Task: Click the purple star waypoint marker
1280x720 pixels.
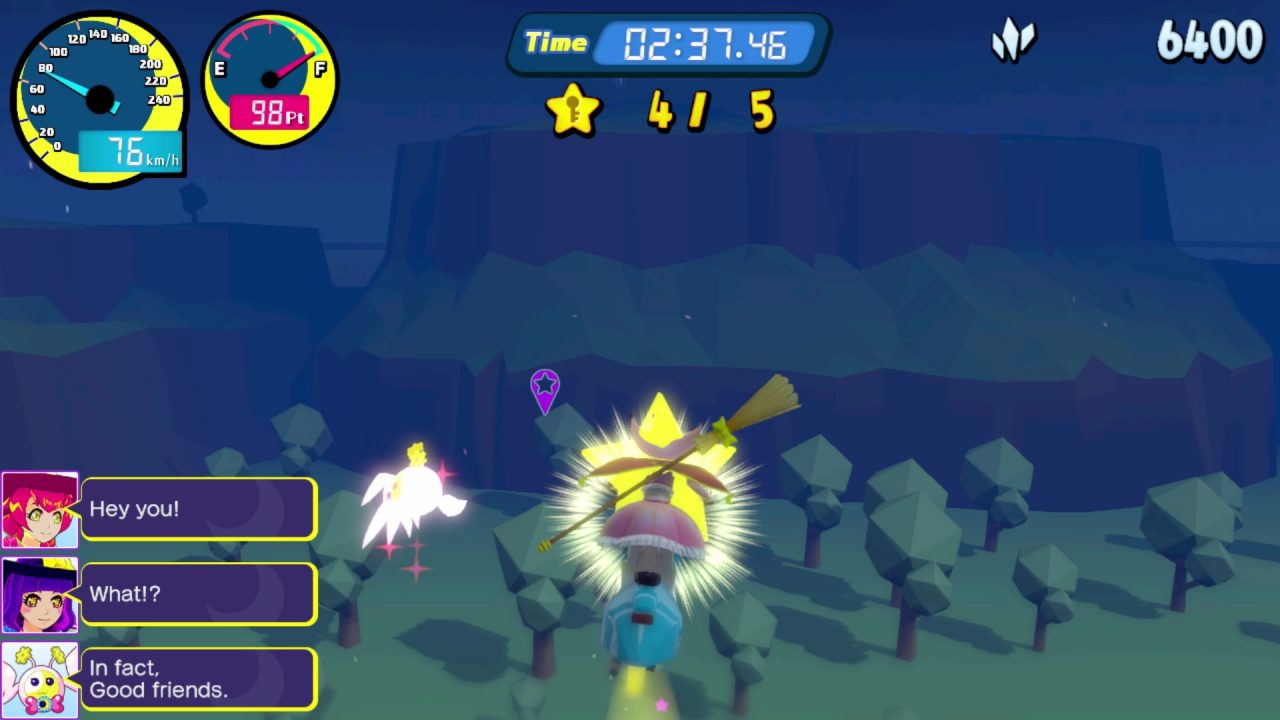Action: 545,388
